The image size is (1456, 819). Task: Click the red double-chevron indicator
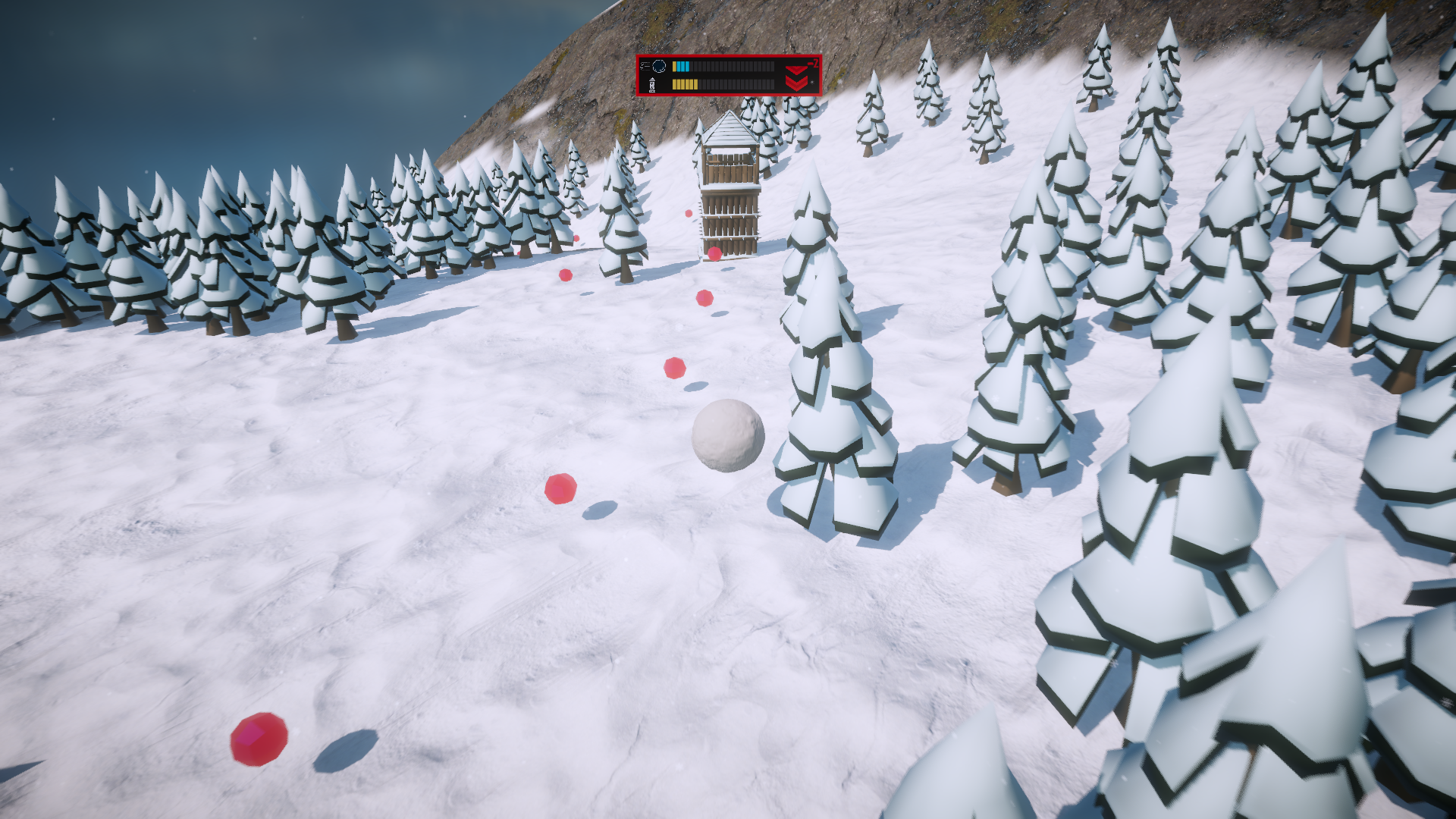797,77
